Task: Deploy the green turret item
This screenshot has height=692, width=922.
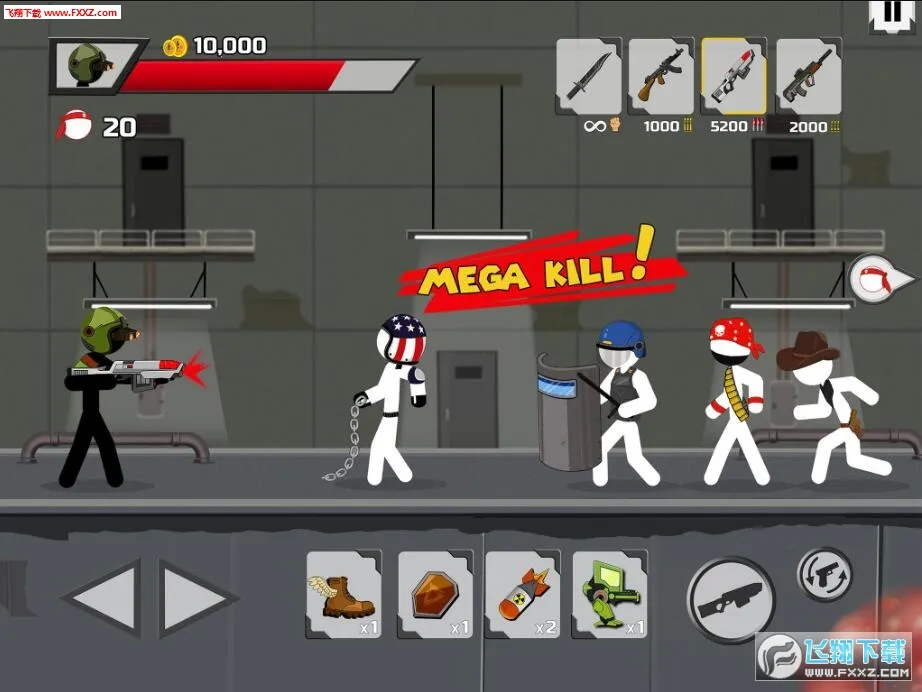Action: (610, 594)
